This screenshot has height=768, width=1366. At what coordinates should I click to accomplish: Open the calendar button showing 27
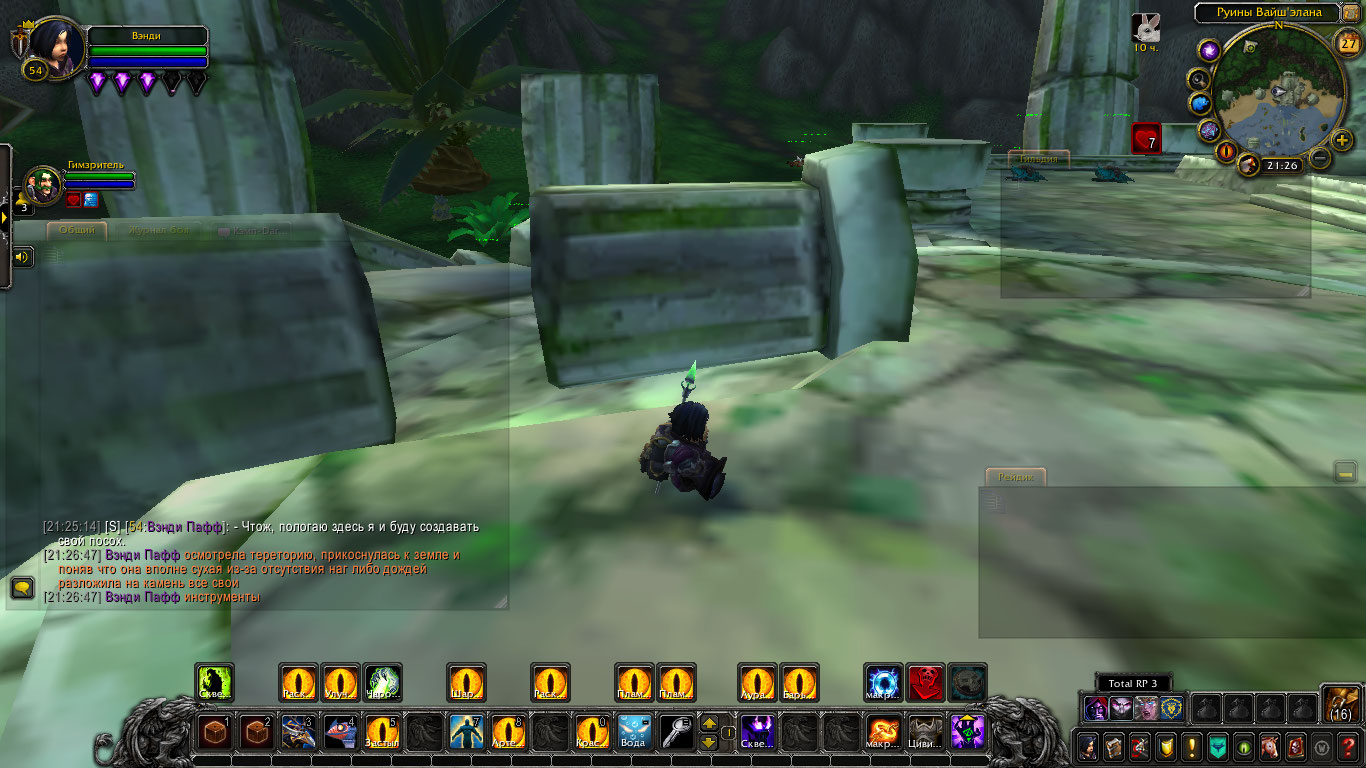[x=1347, y=42]
